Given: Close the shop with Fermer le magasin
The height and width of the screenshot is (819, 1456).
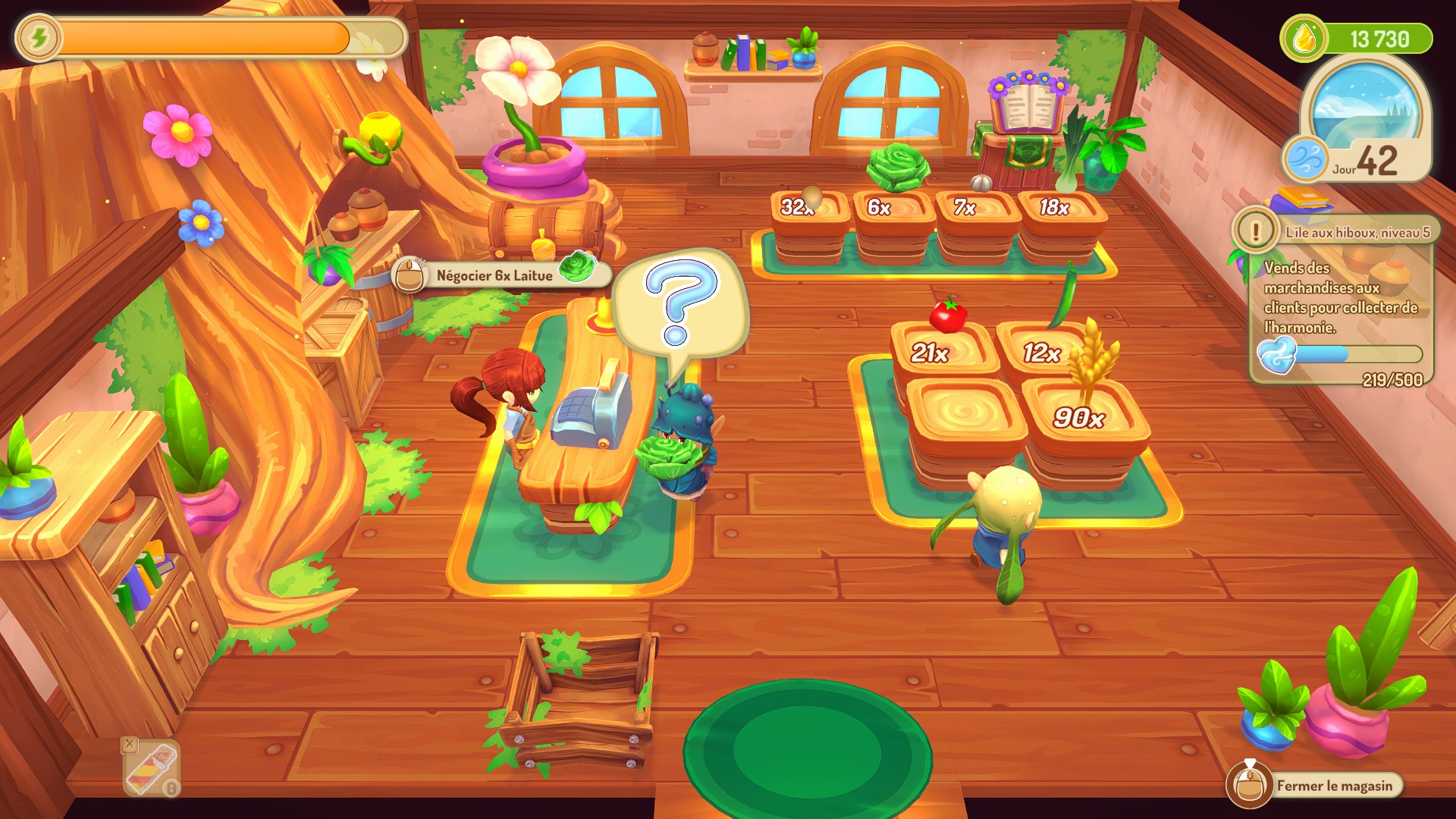Looking at the screenshot, I should click(1316, 786).
